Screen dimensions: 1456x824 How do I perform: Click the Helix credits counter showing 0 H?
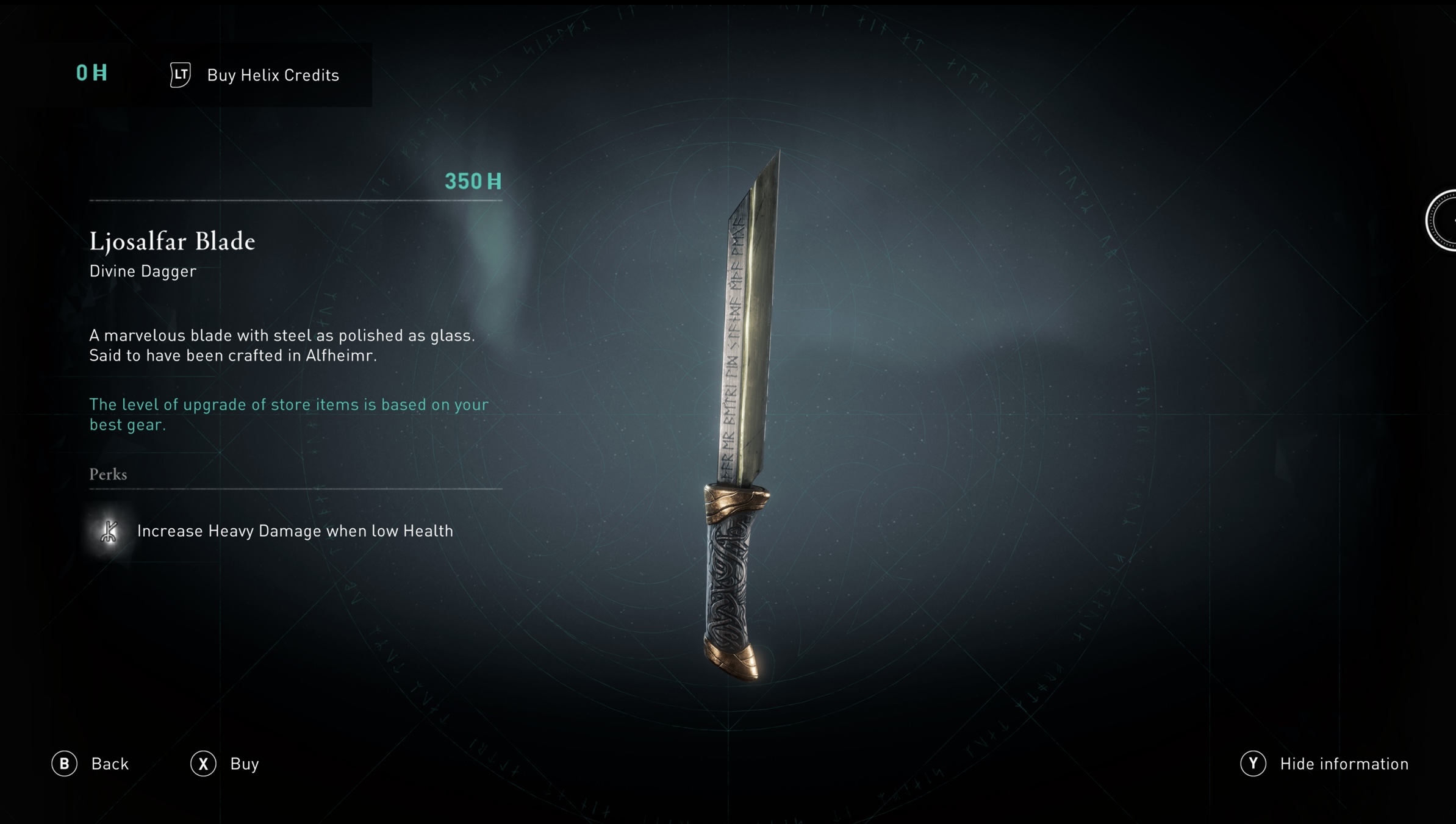click(90, 73)
